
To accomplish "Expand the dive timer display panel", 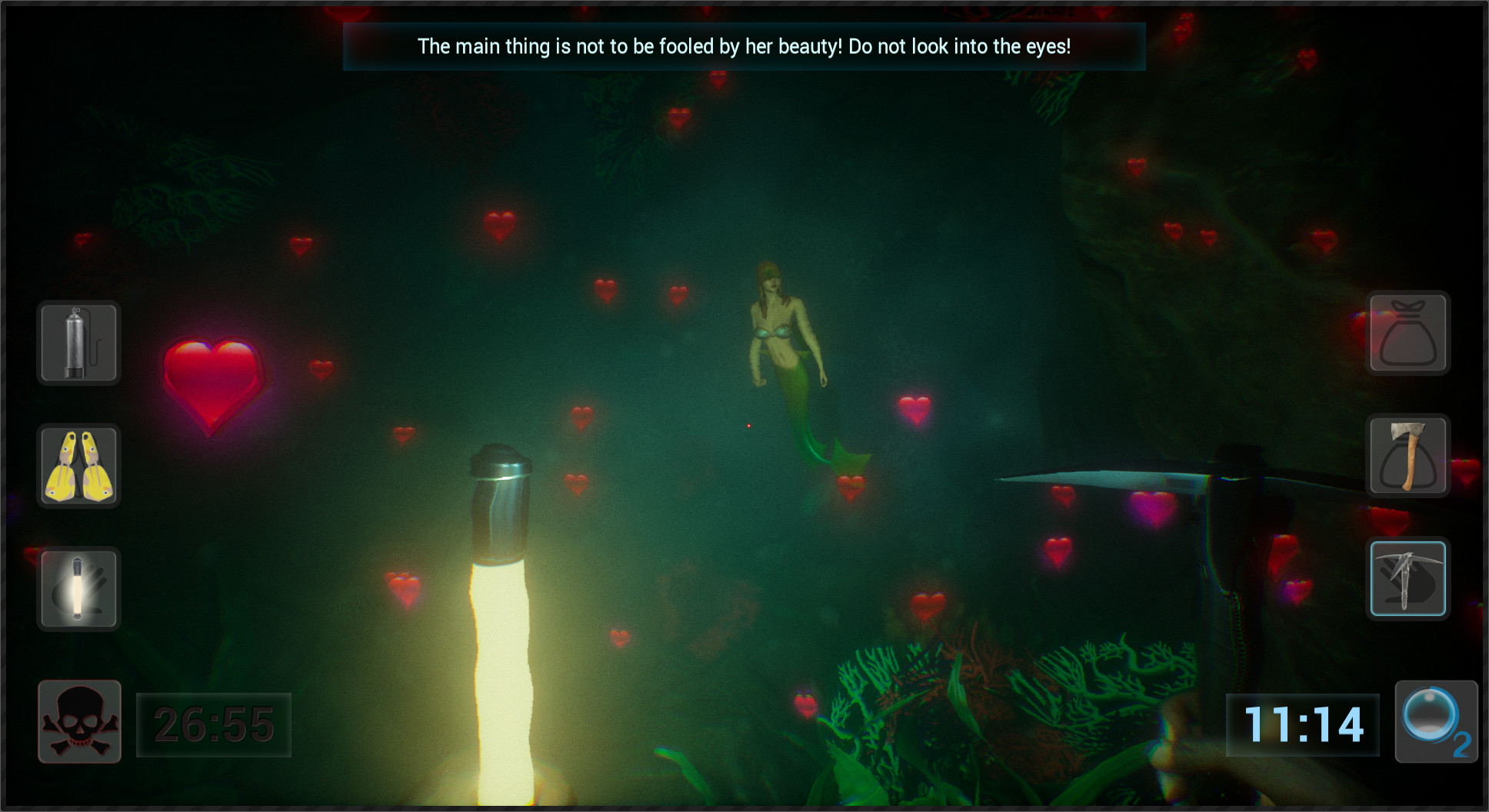I will [x=213, y=723].
